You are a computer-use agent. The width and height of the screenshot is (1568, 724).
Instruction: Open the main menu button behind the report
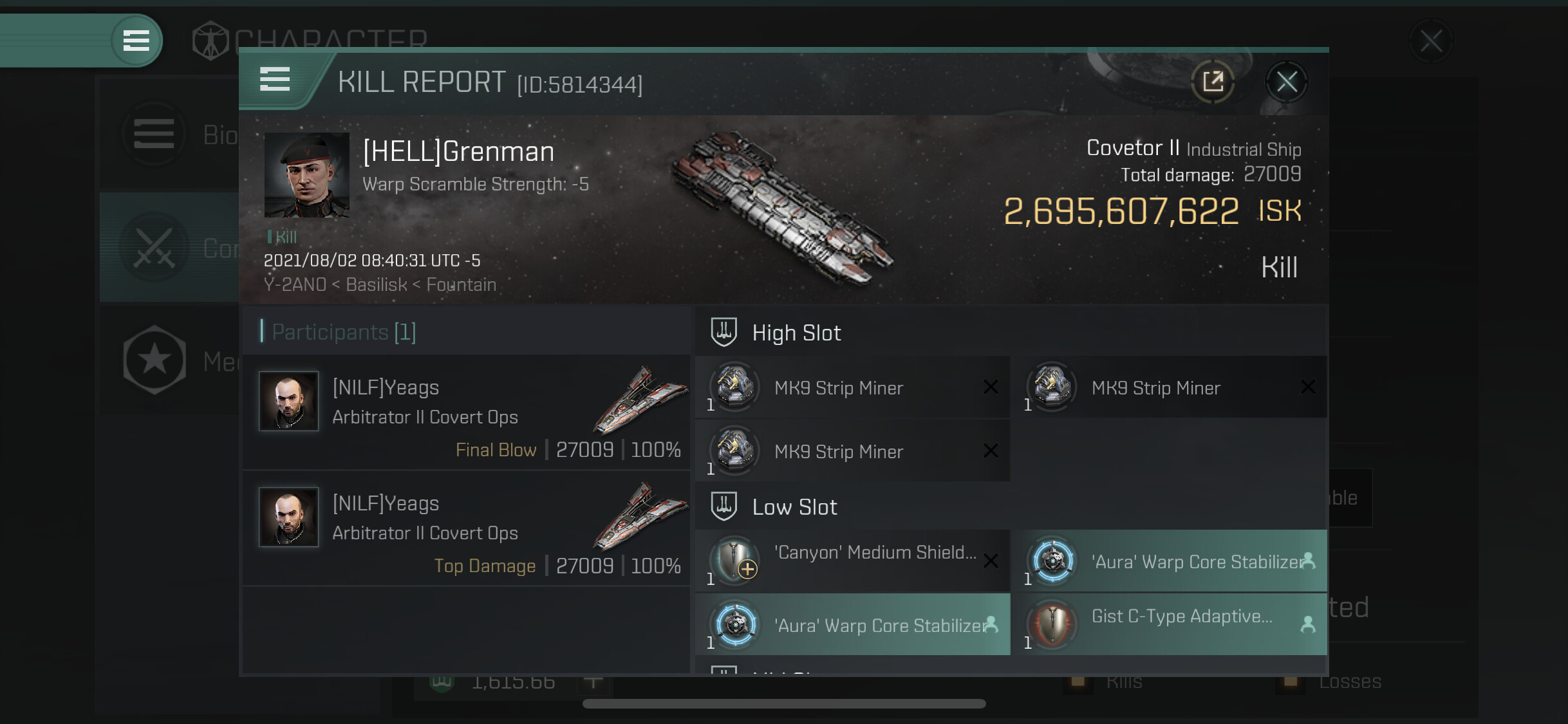coord(136,41)
